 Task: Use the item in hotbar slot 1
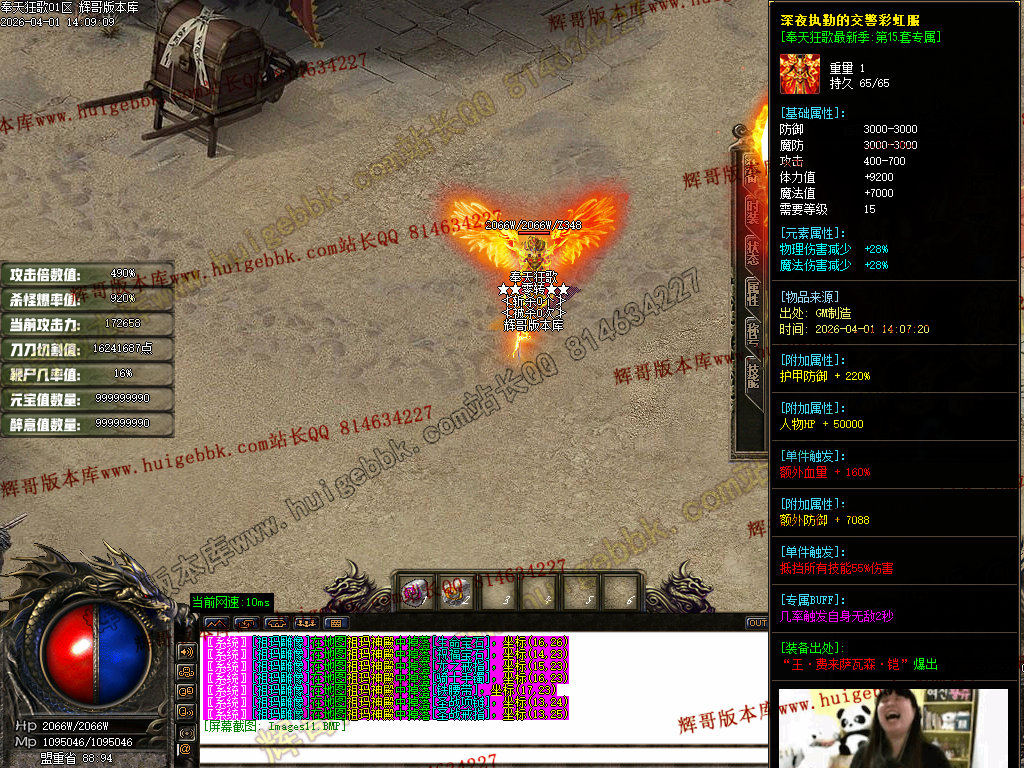pyautogui.click(x=417, y=592)
